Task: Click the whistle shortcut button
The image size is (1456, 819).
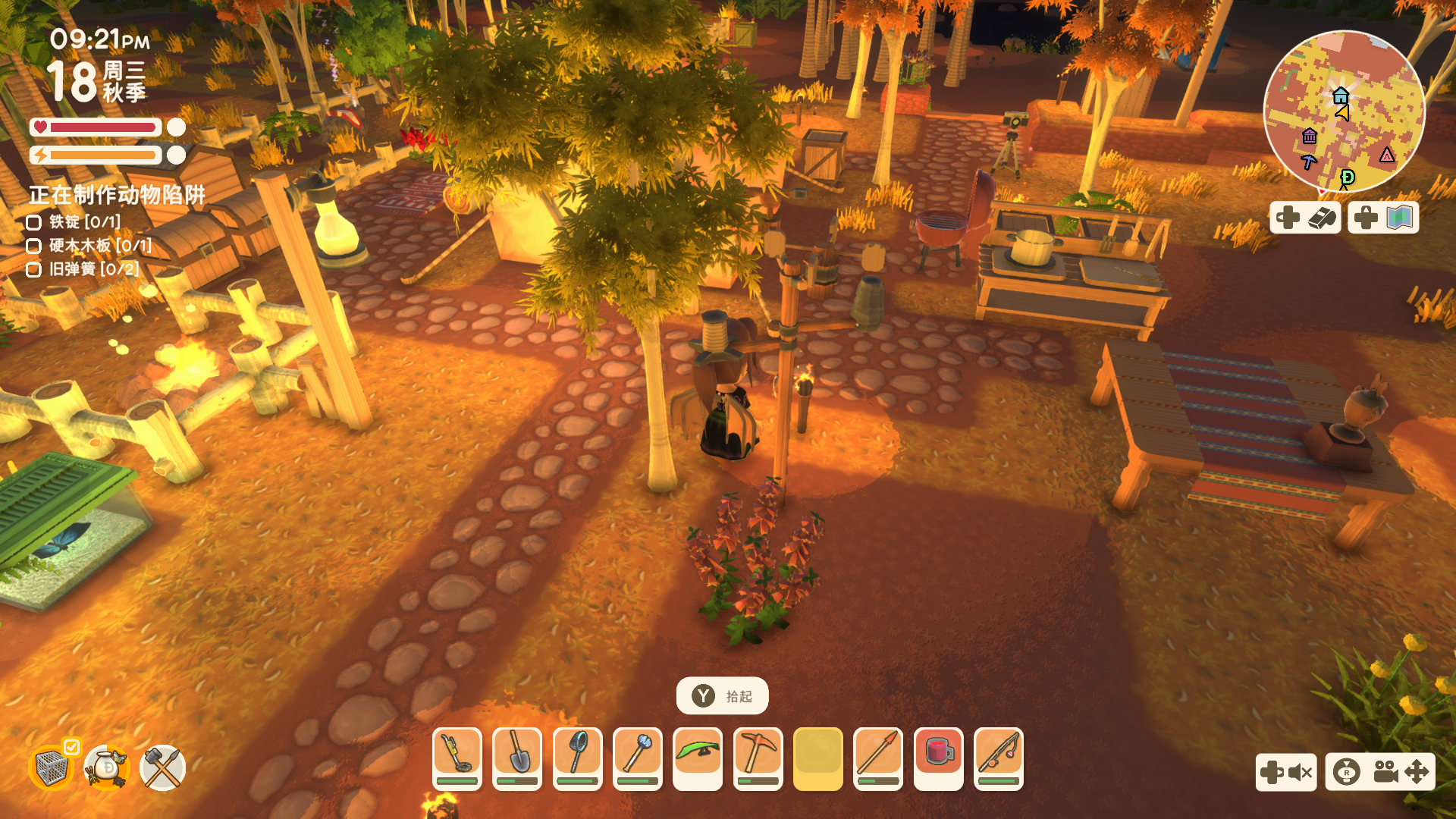Action: click(x=1306, y=218)
